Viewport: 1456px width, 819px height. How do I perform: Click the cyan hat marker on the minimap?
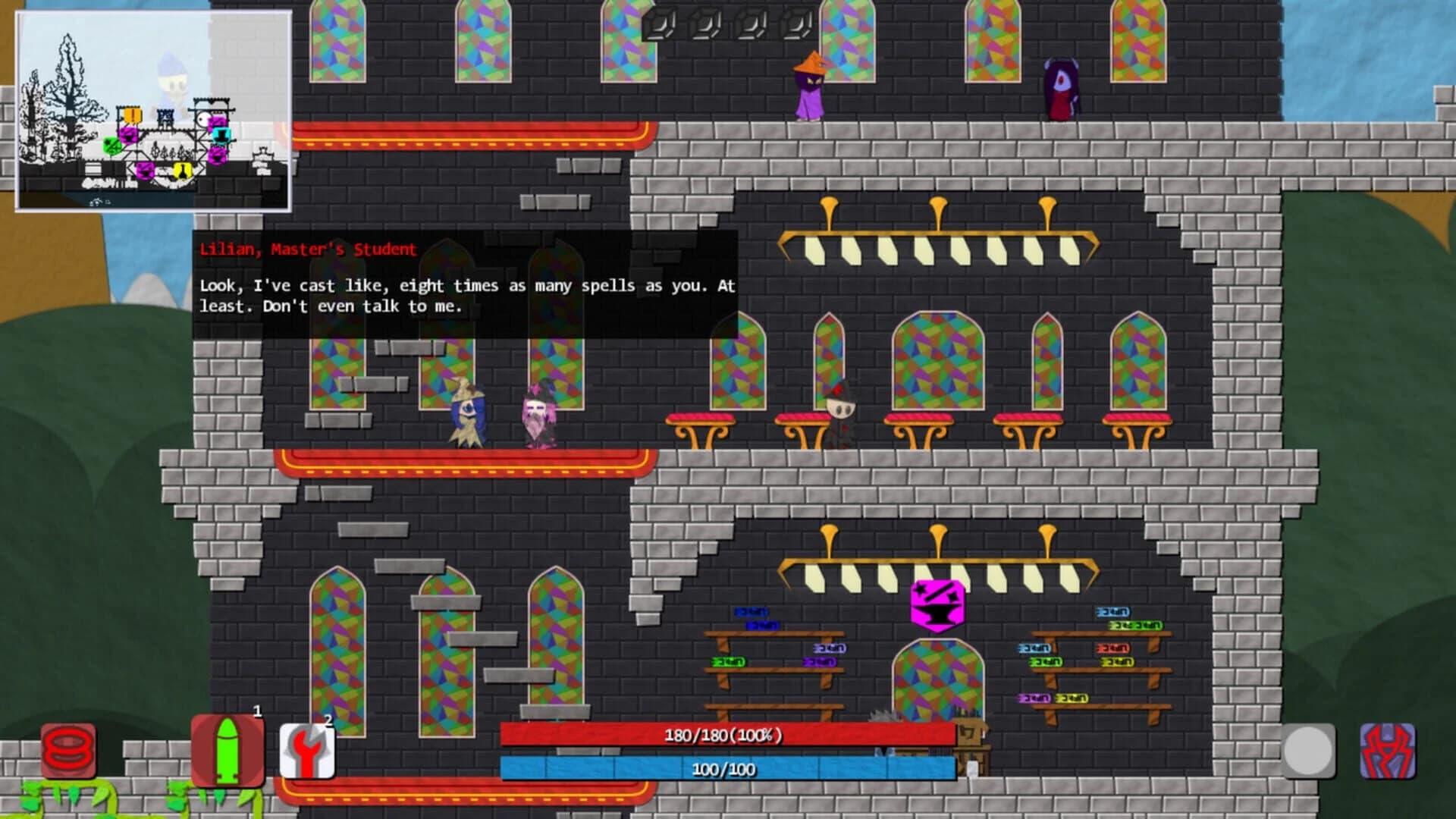tap(221, 136)
